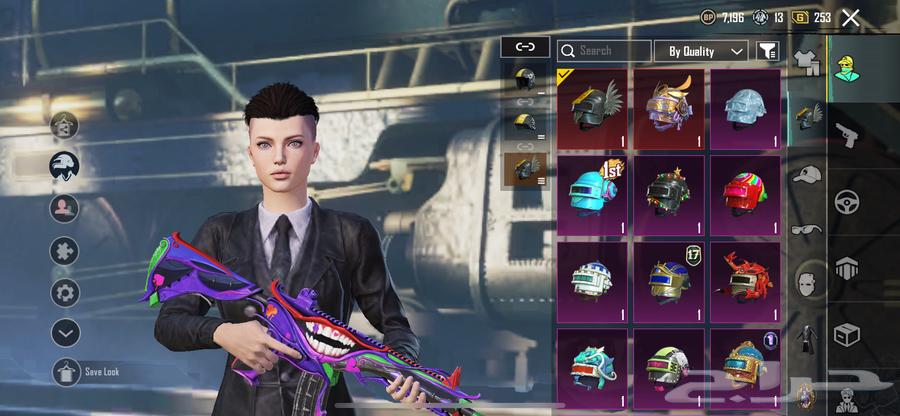
Task: Select the icy glacier helmet skin
Action: [745, 108]
